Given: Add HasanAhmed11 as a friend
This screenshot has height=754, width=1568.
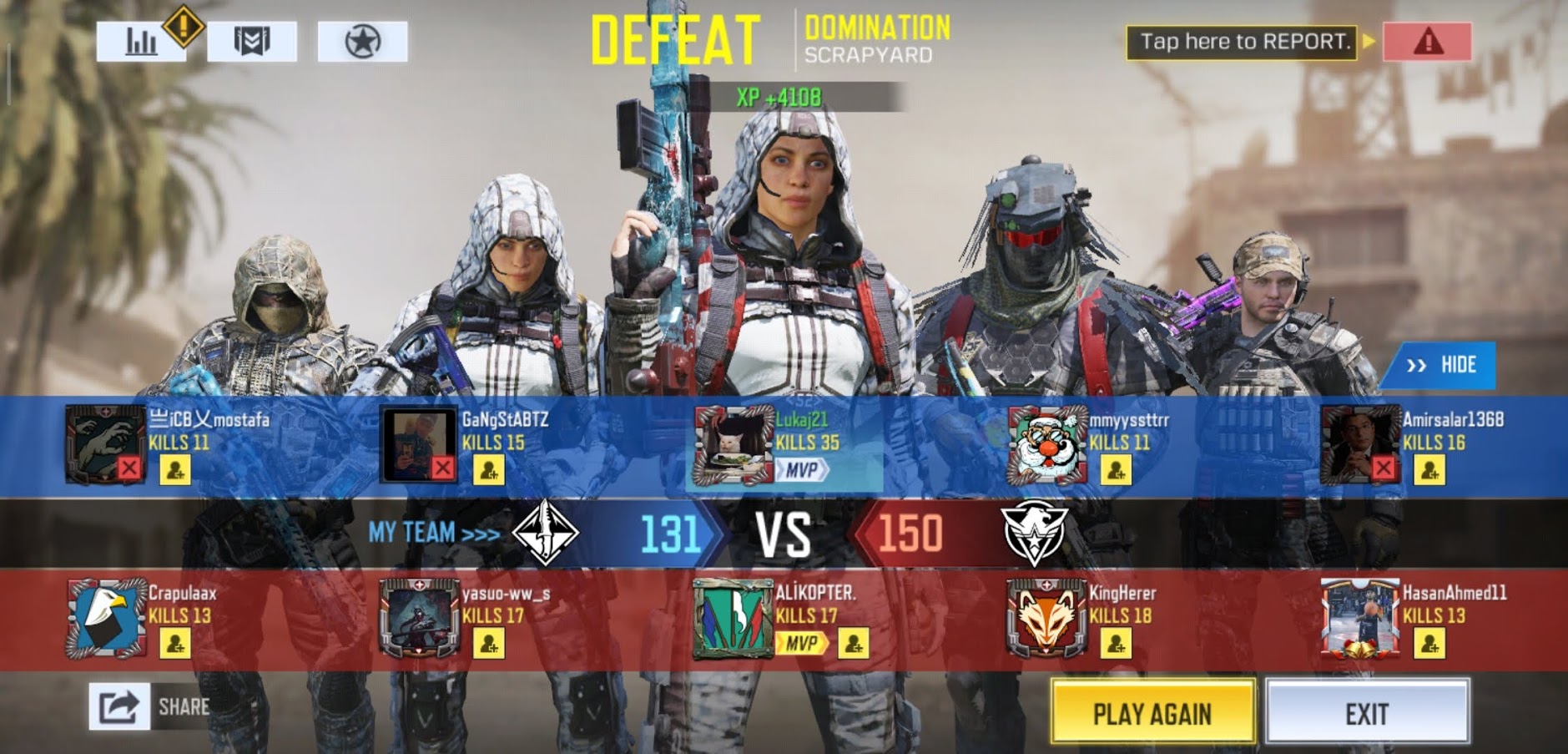Looking at the screenshot, I should [1429, 643].
